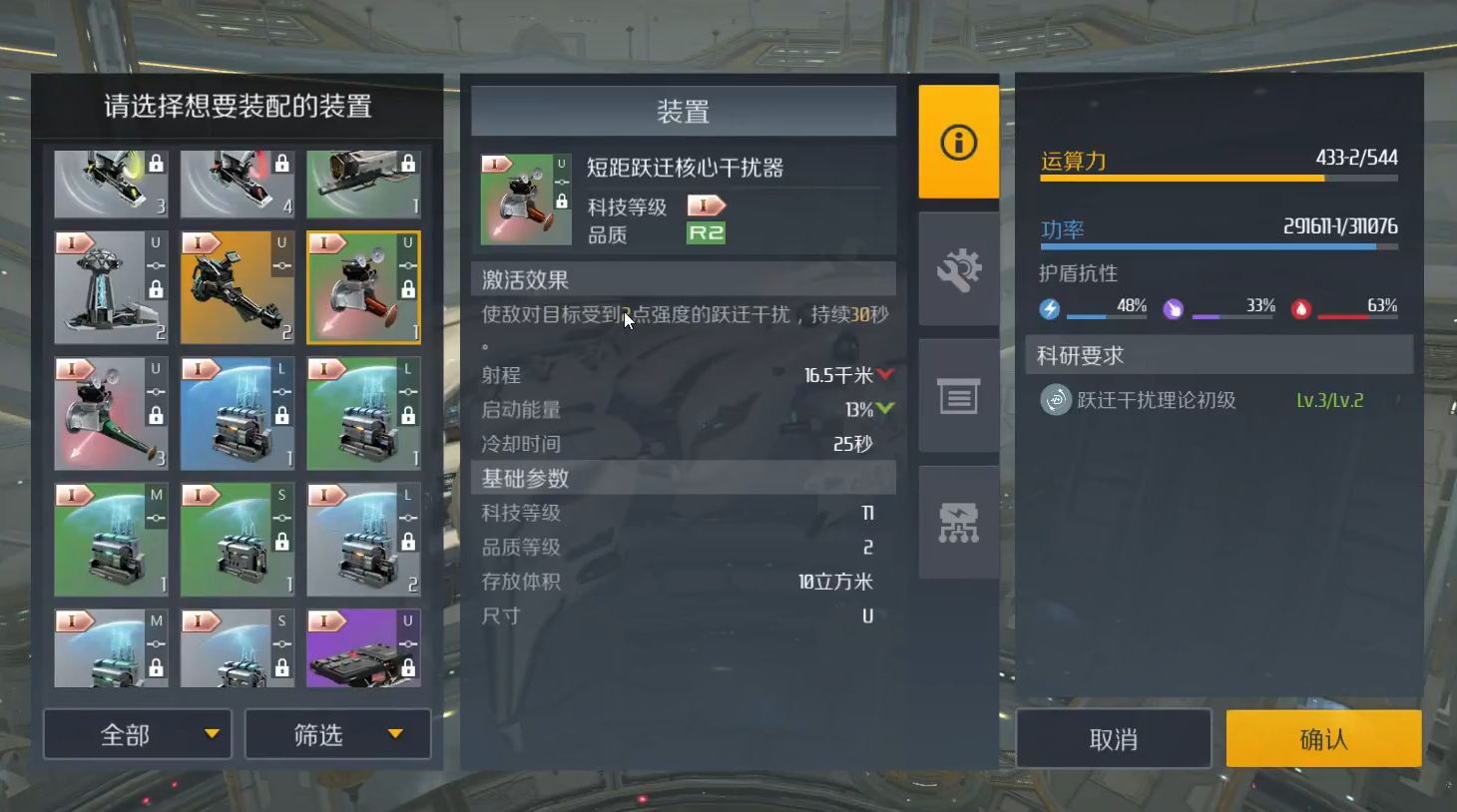1457x812 pixels.
Task: Click the fire thermal resistance icon
Action: 1298,307
